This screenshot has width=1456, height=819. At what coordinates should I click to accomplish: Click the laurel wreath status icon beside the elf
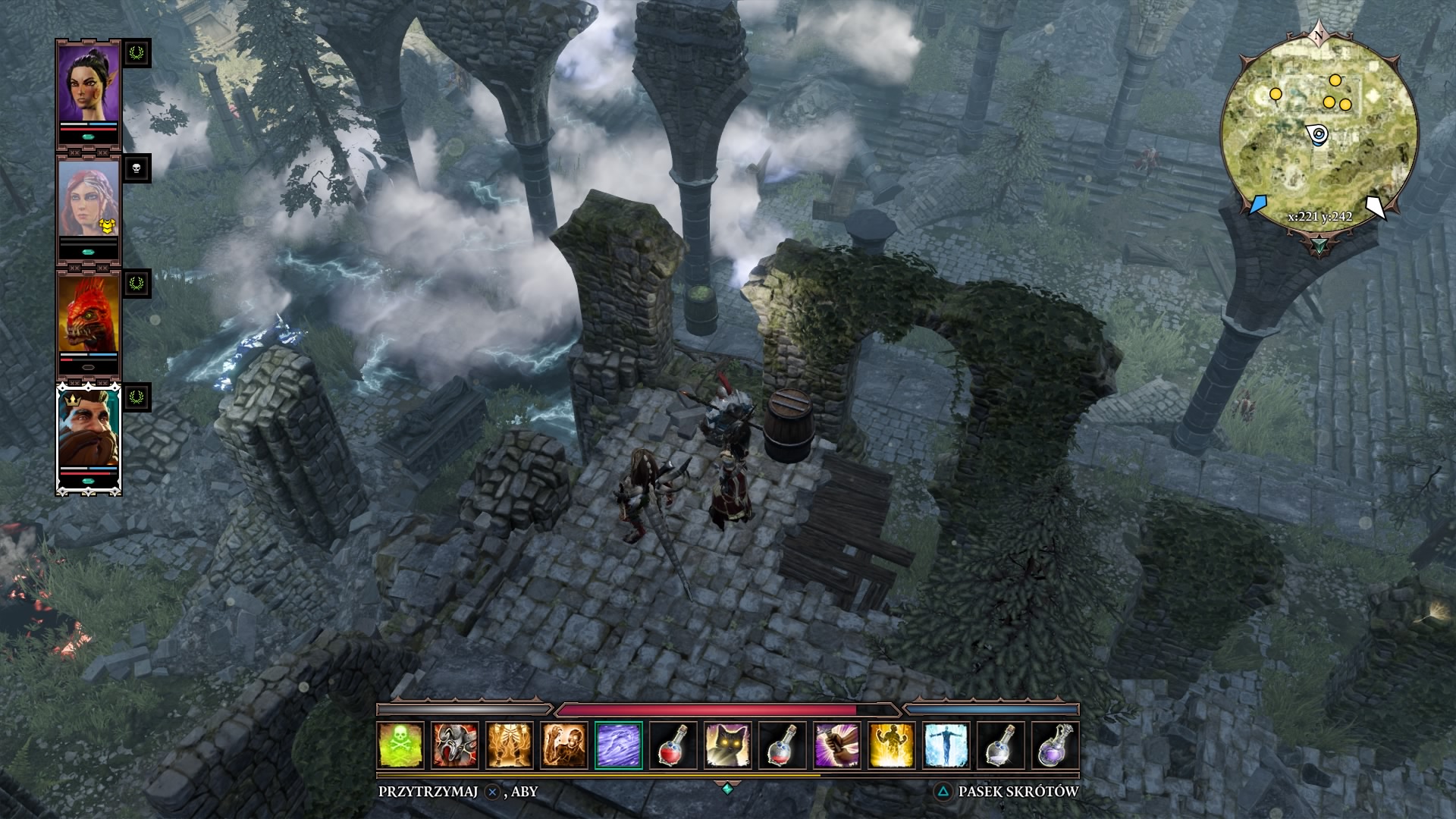(137, 53)
